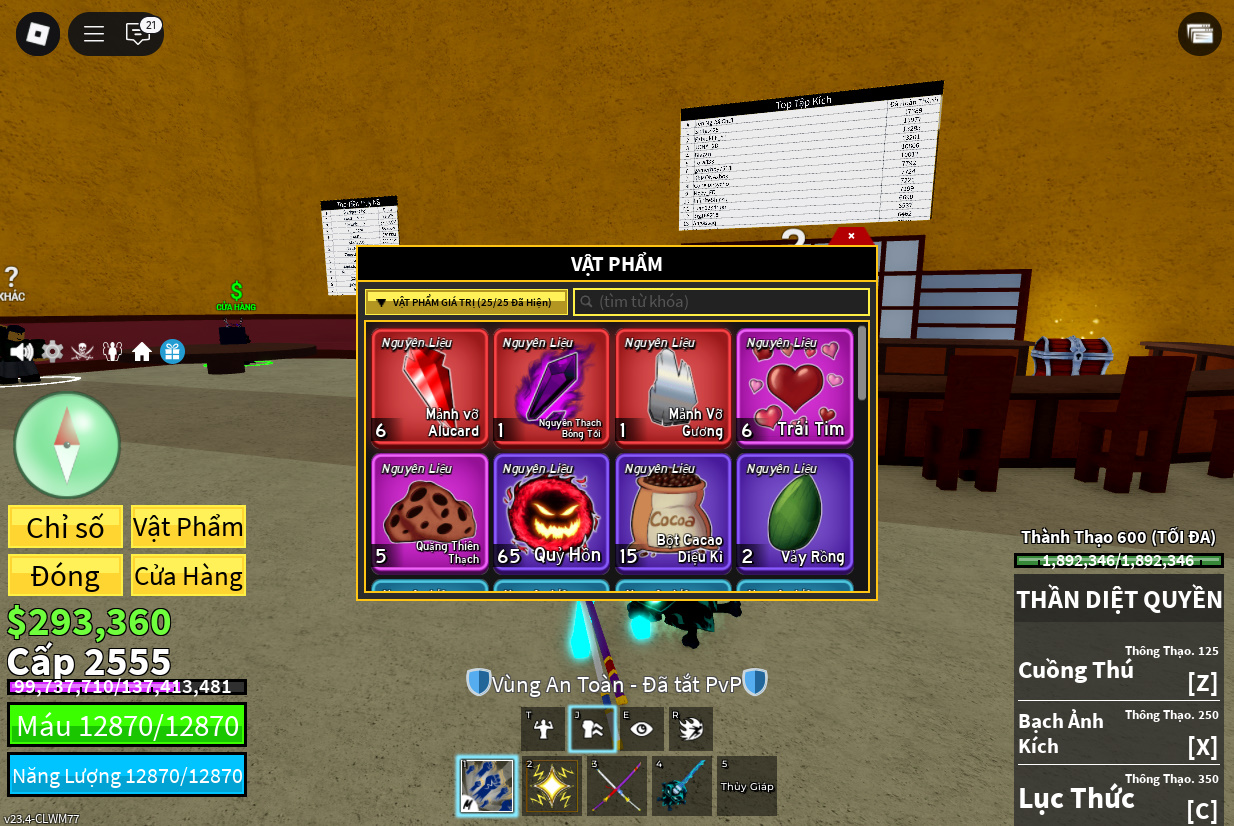
Task: Select the Bột Cacao Diệu Kì bag
Action: tap(673, 512)
